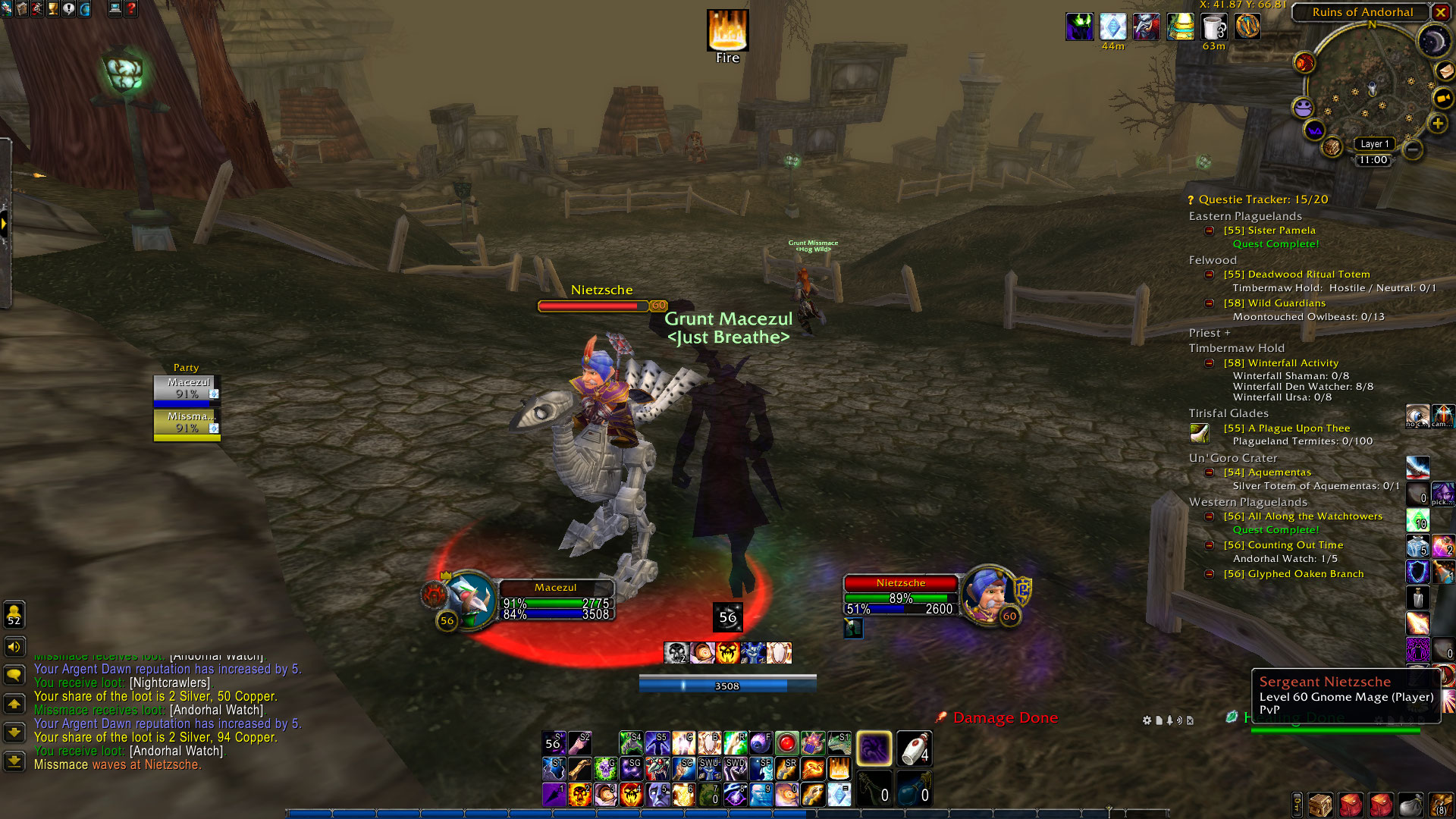Viewport: 1456px width, 819px height.
Task: Activate the red button action slot
Action: (x=786, y=744)
